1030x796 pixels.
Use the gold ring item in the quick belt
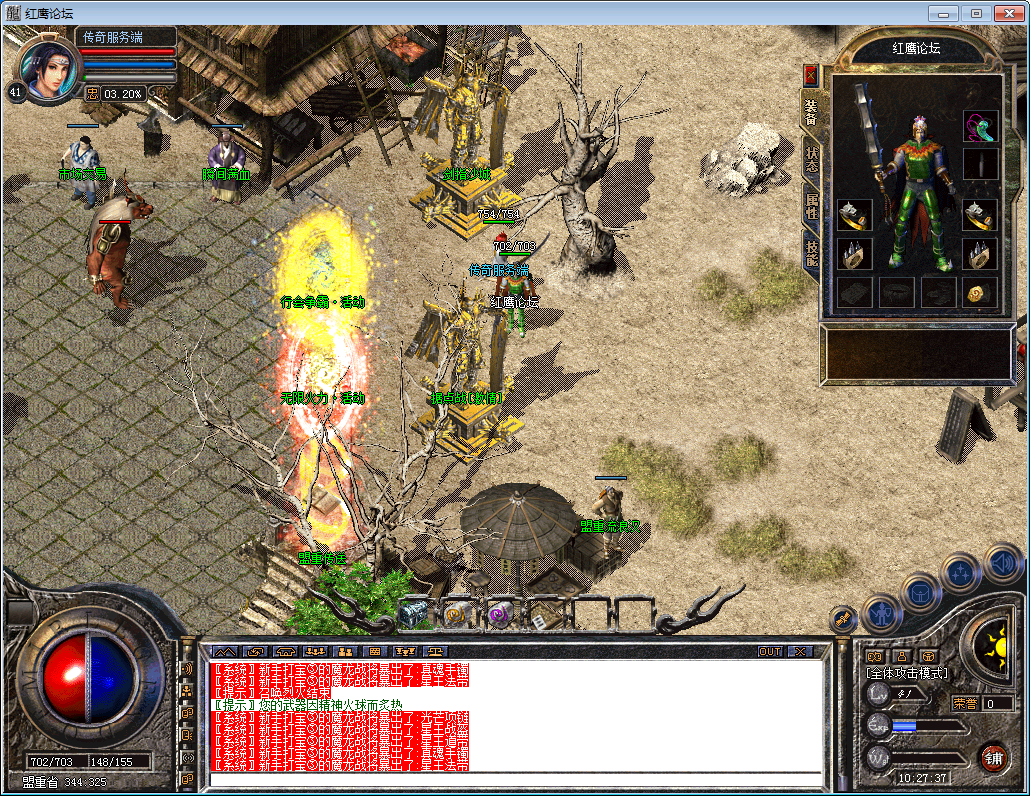point(455,613)
